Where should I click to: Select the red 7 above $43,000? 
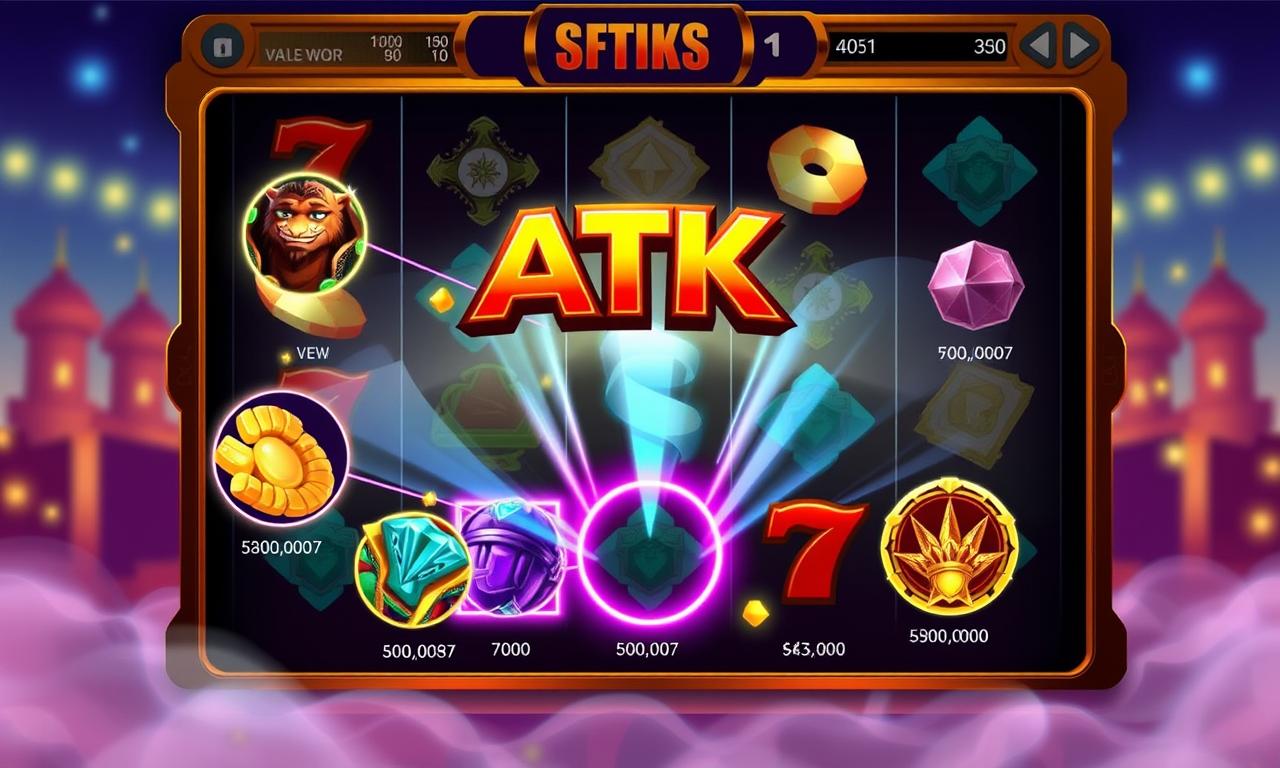[816, 552]
